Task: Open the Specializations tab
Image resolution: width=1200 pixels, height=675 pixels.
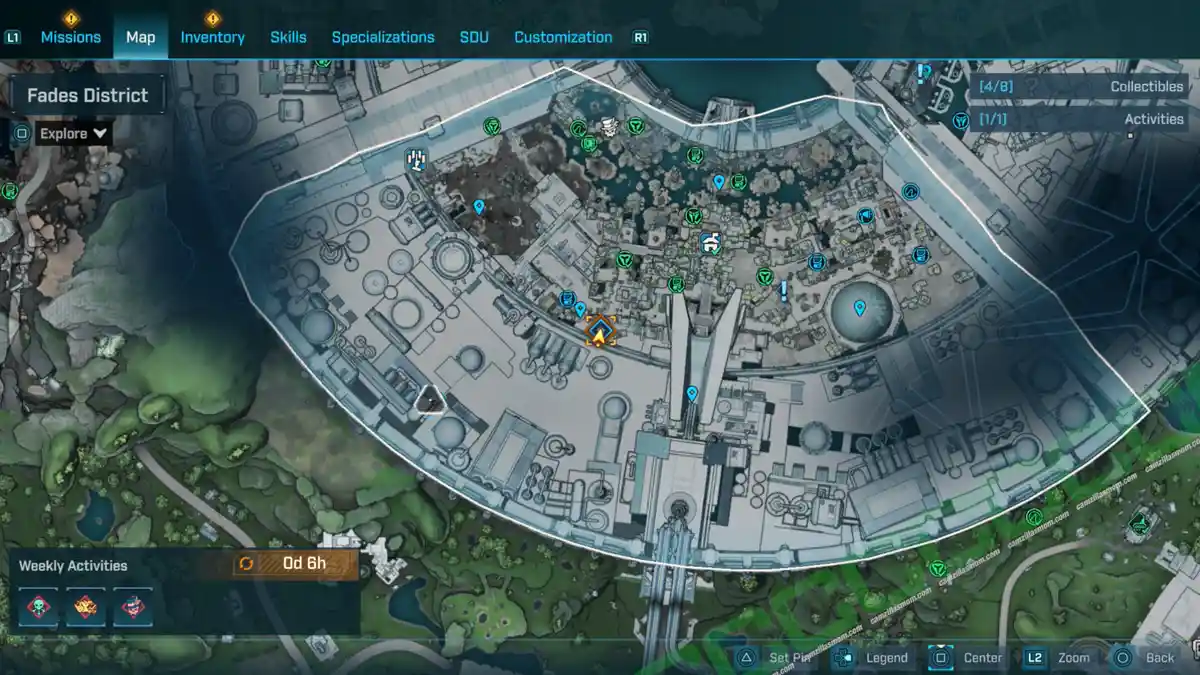Action: click(383, 37)
